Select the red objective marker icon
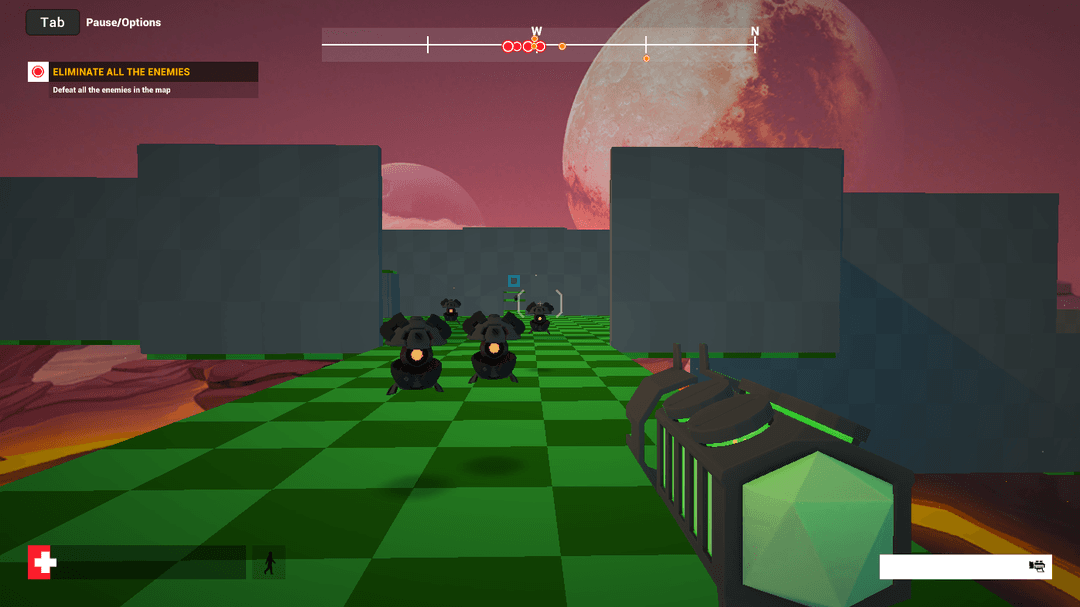Image resolution: width=1080 pixels, height=607 pixels. [x=38, y=72]
